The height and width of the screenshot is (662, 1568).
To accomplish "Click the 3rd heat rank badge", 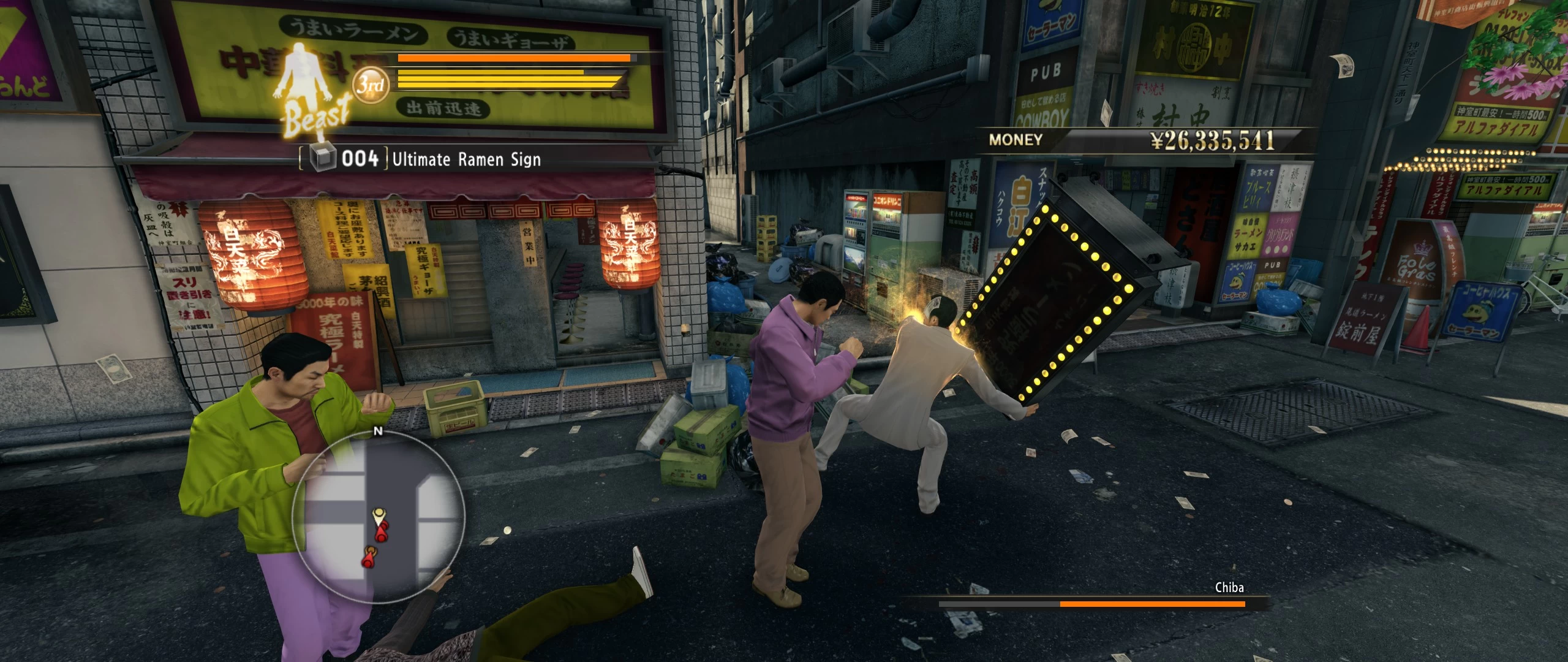I will pos(371,85).
